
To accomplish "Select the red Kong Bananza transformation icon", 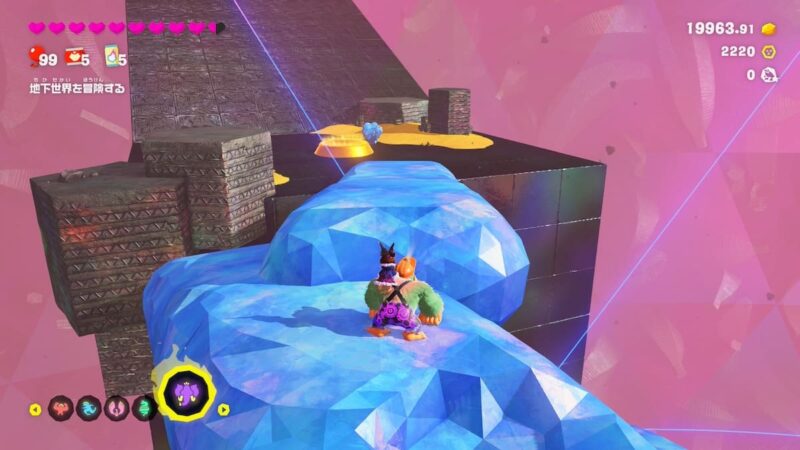I will click(x=60, y=408).
